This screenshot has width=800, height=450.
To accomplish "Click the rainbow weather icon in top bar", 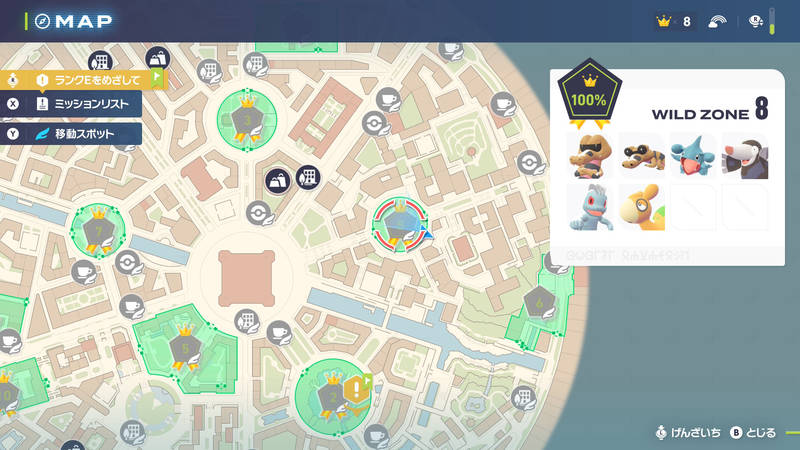I will point(717,21).
